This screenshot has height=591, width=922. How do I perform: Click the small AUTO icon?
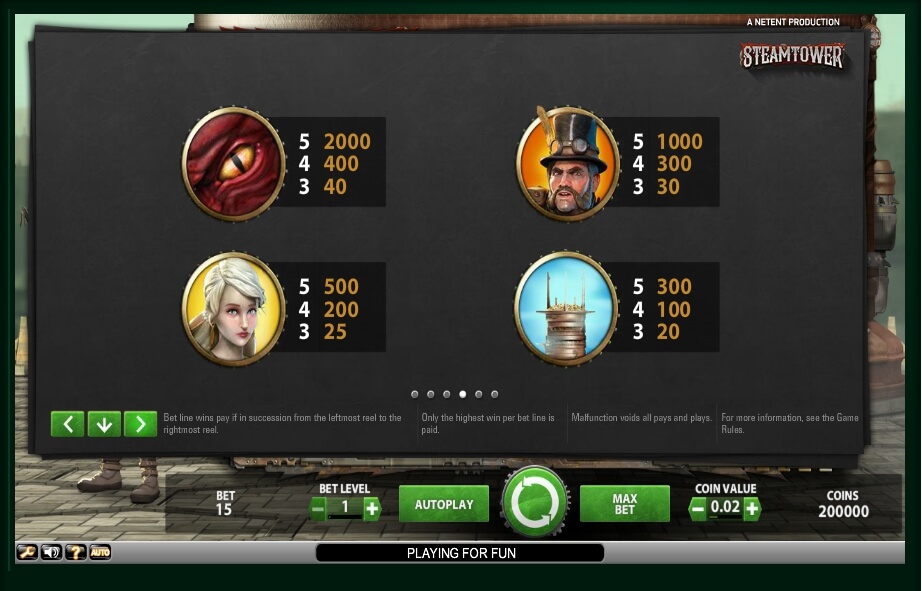pyautogui.click(x=100, y=552)
